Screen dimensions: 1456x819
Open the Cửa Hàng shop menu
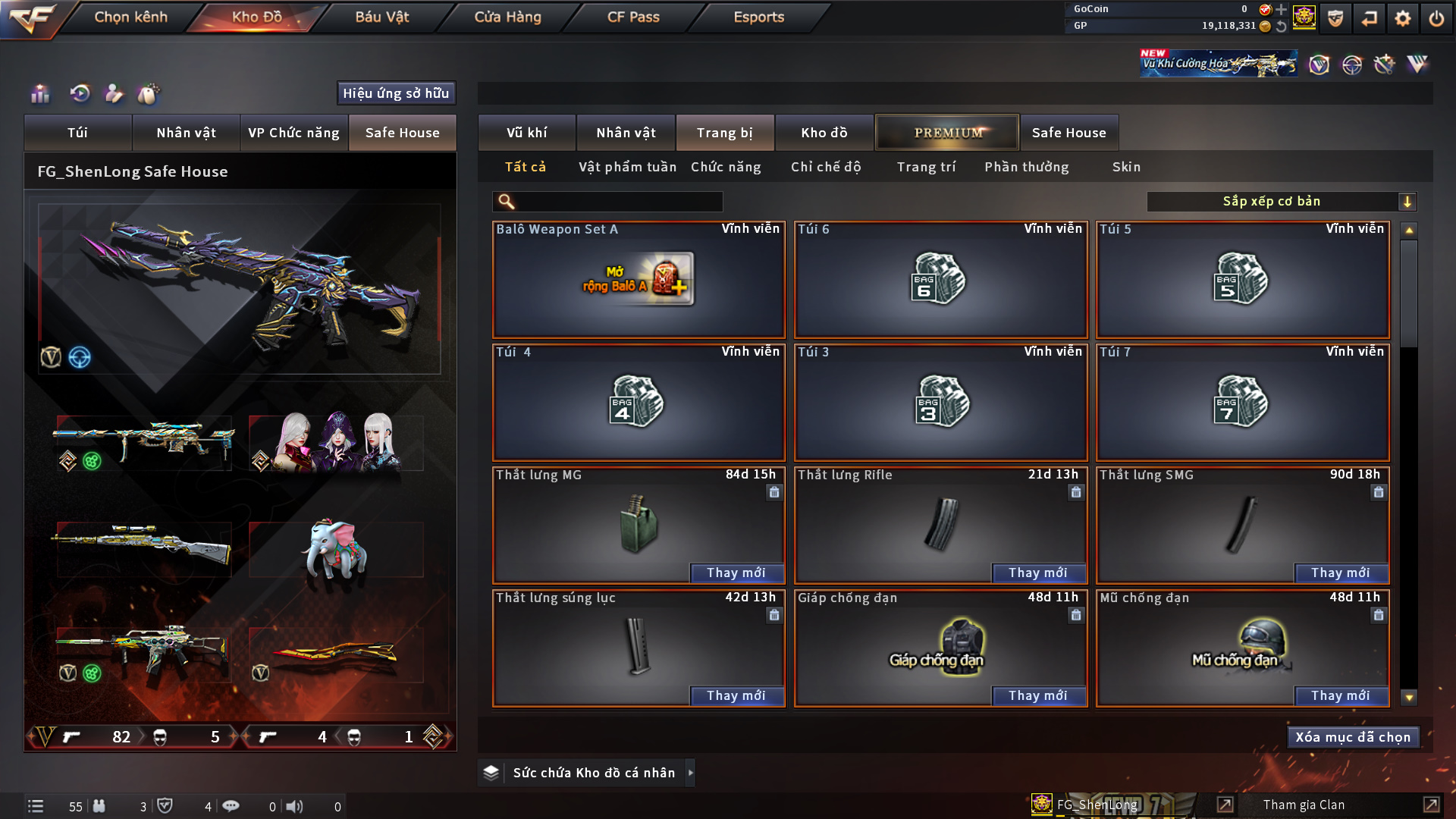click(x=507, y=17)
